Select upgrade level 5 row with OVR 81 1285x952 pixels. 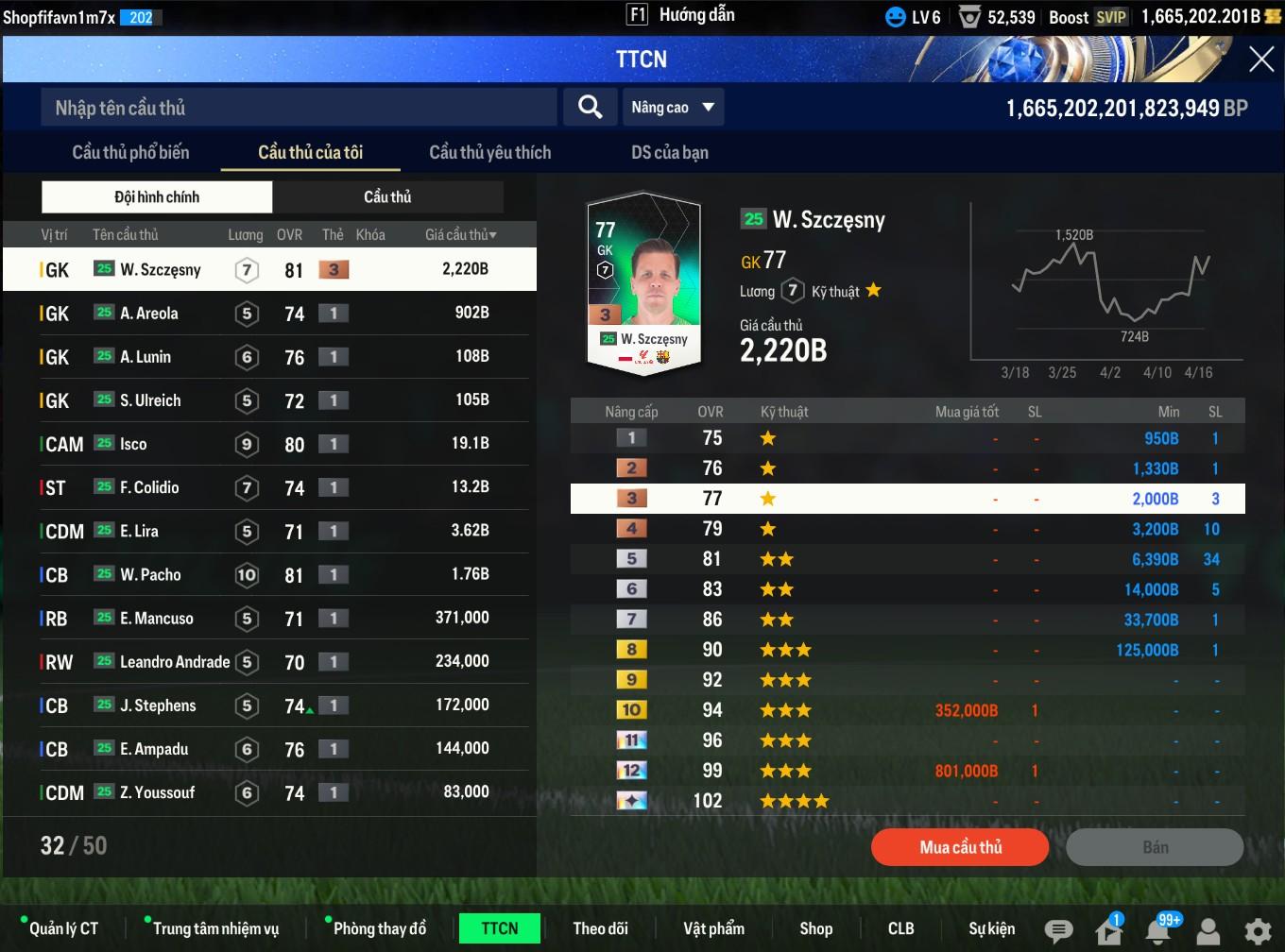click(x=907, y=559)
